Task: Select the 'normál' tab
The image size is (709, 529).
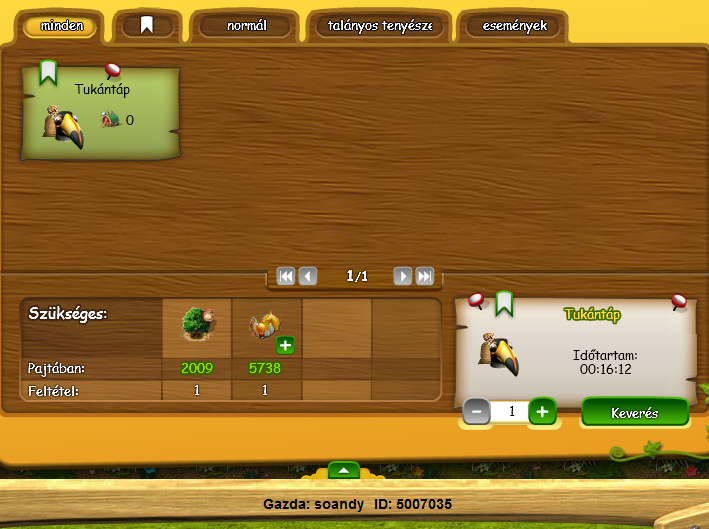Action: click(246, 26)
